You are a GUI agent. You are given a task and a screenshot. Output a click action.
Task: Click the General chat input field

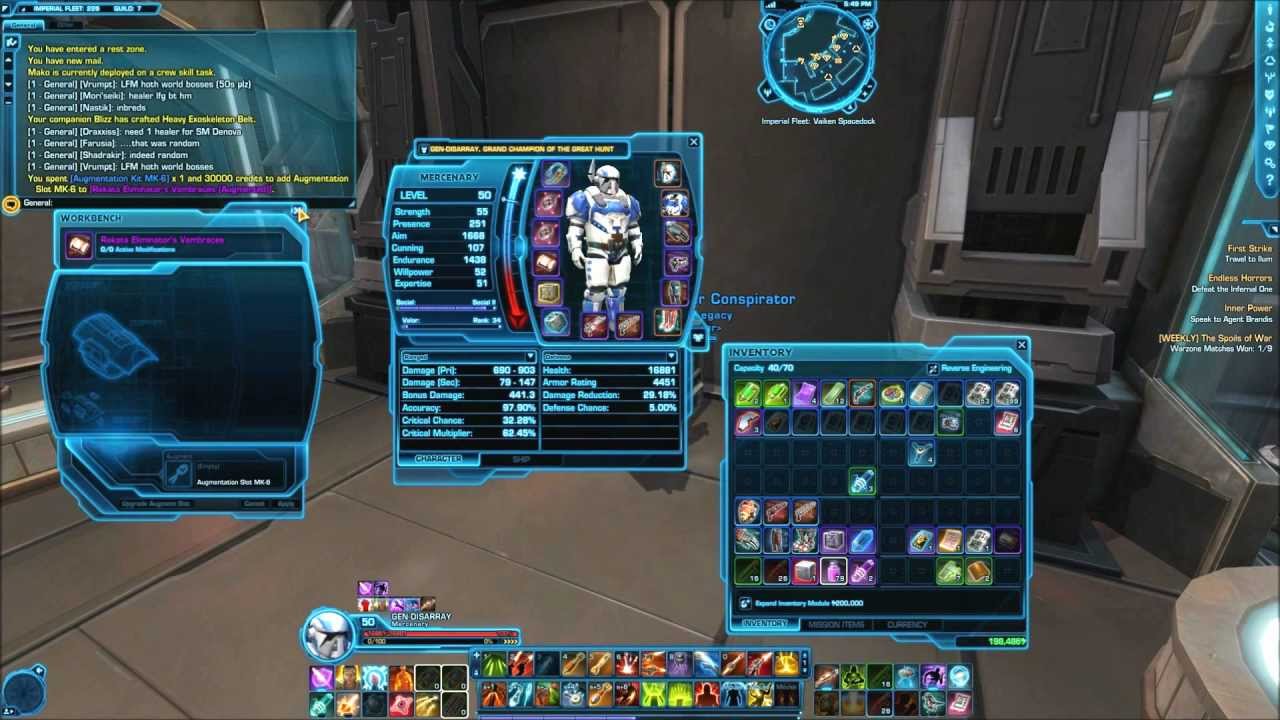click(x=180, y=203)
